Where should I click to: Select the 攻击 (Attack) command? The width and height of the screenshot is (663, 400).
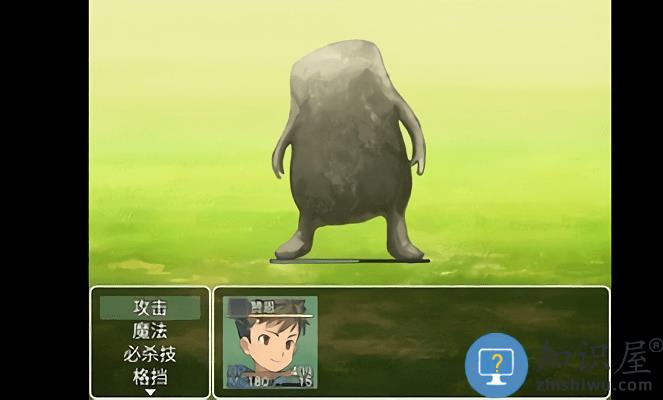(150, 308)
